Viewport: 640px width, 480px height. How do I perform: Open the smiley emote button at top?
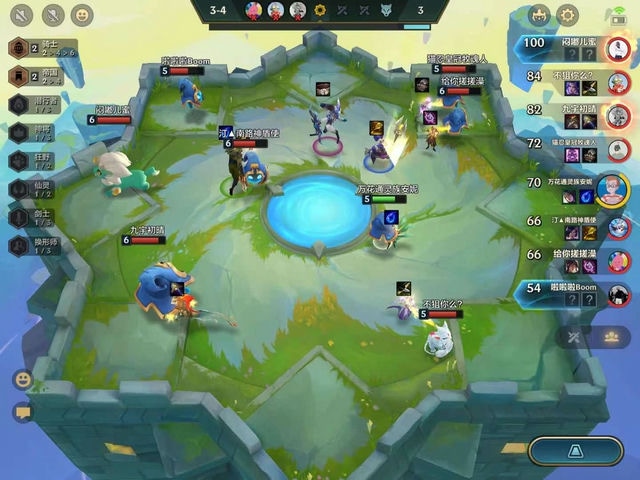click(x=82, y=14)
